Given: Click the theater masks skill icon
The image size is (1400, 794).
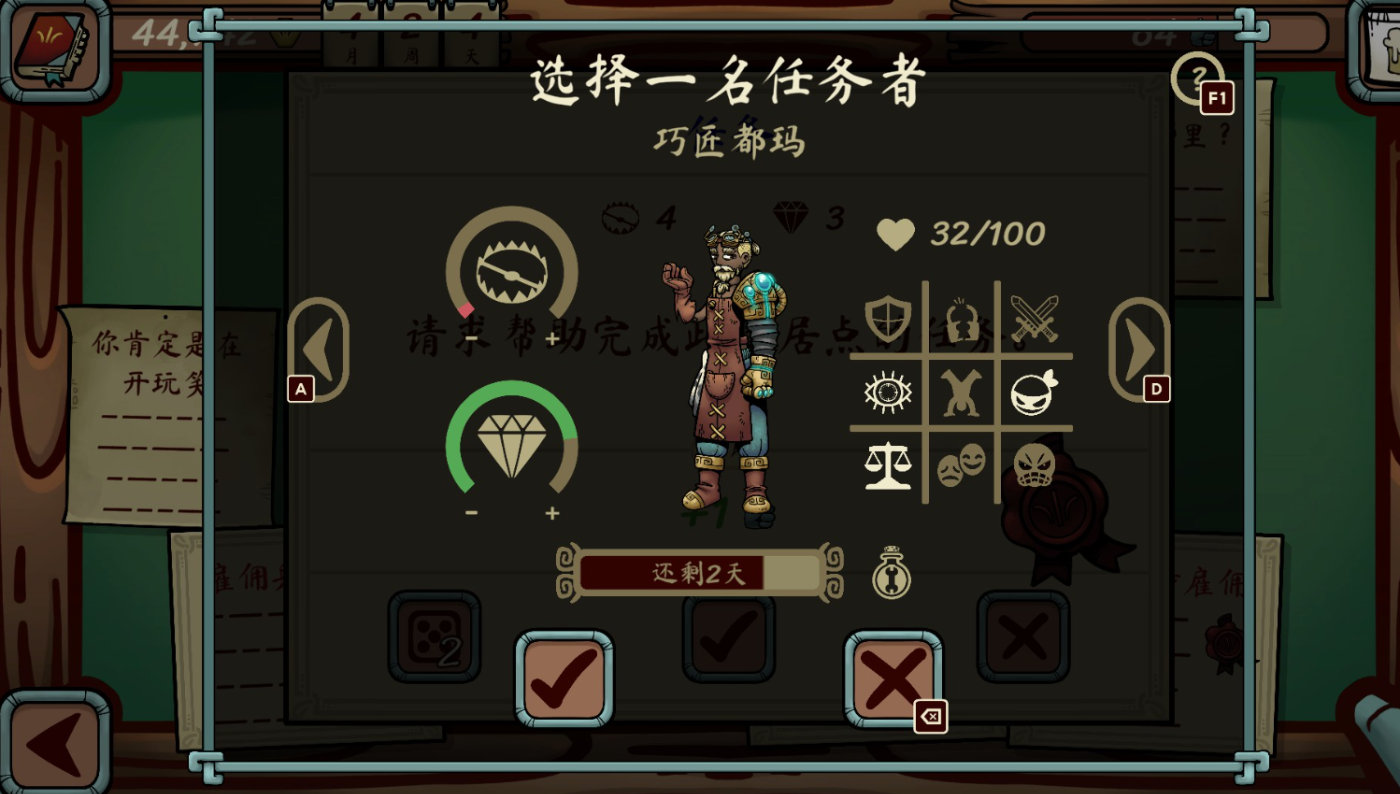Looking at the screenshot, I should 961,466.
